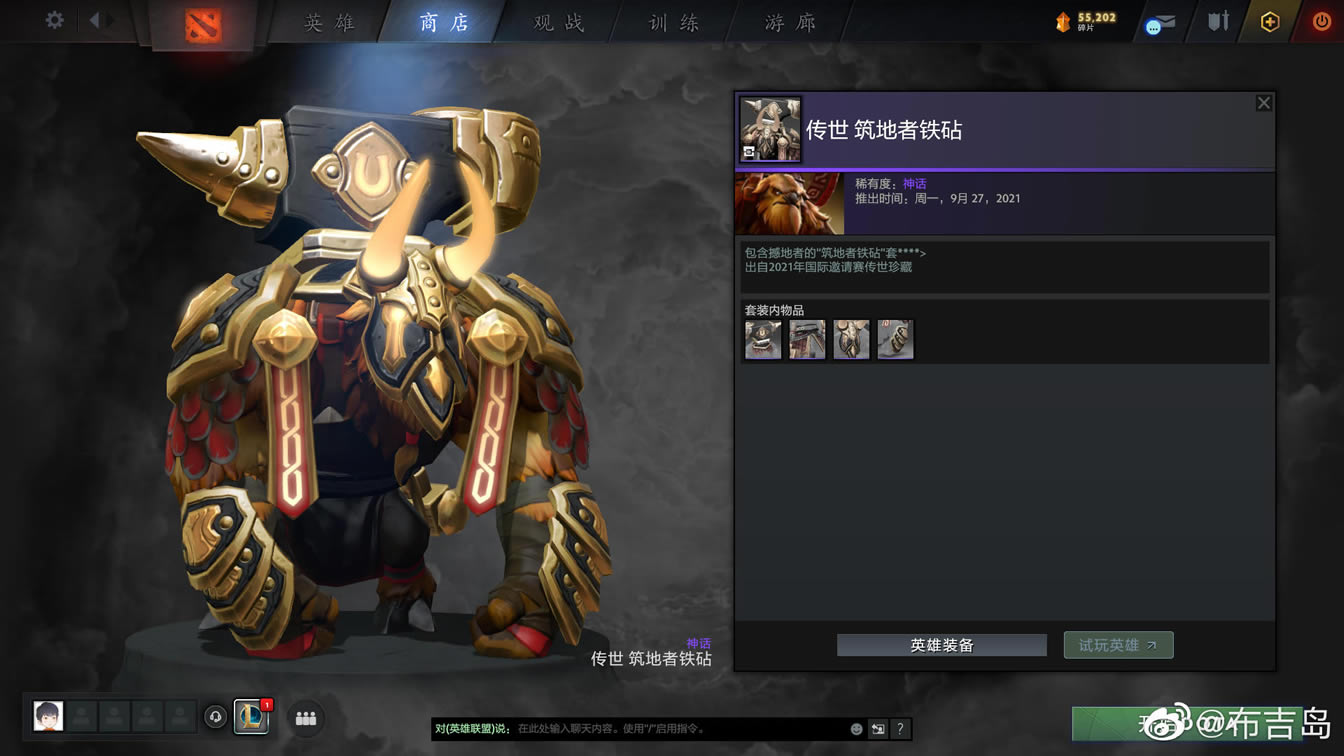Click the back arrow near the logo
Viewport: 1344px width, 756px height.
point(95,18)
